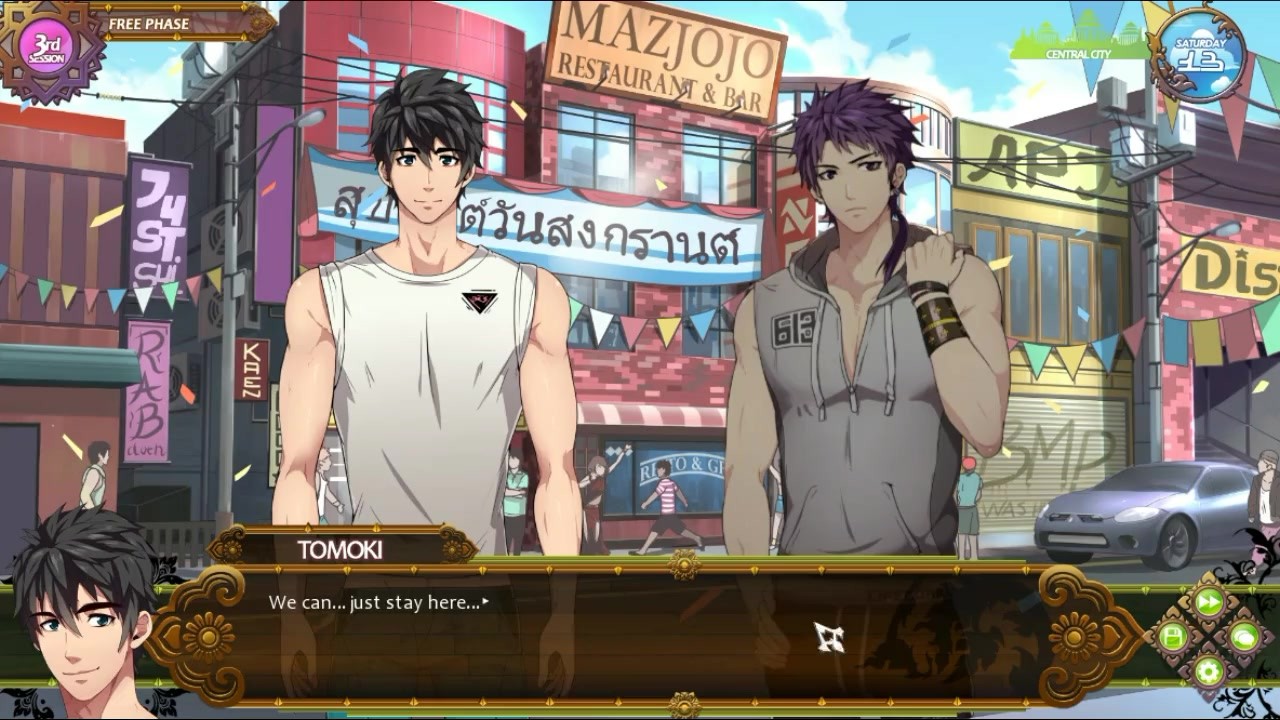Screen dimensions: 1280x720
Task: Open the save menu via floppy disk icon
Action: coord(1173,636)
